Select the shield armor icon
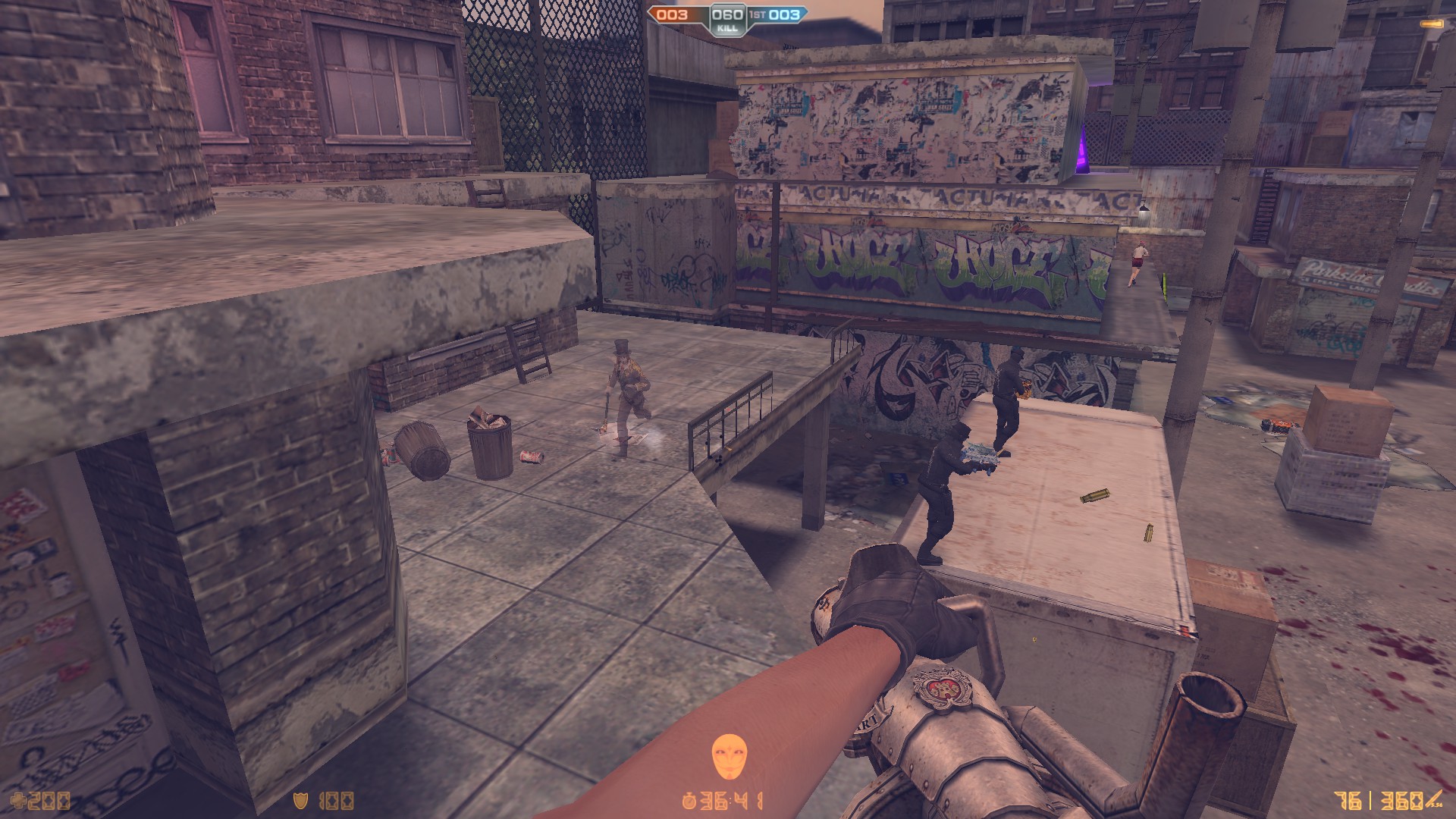This screenshot has width=1456, height=819. (x=301, y=800)
